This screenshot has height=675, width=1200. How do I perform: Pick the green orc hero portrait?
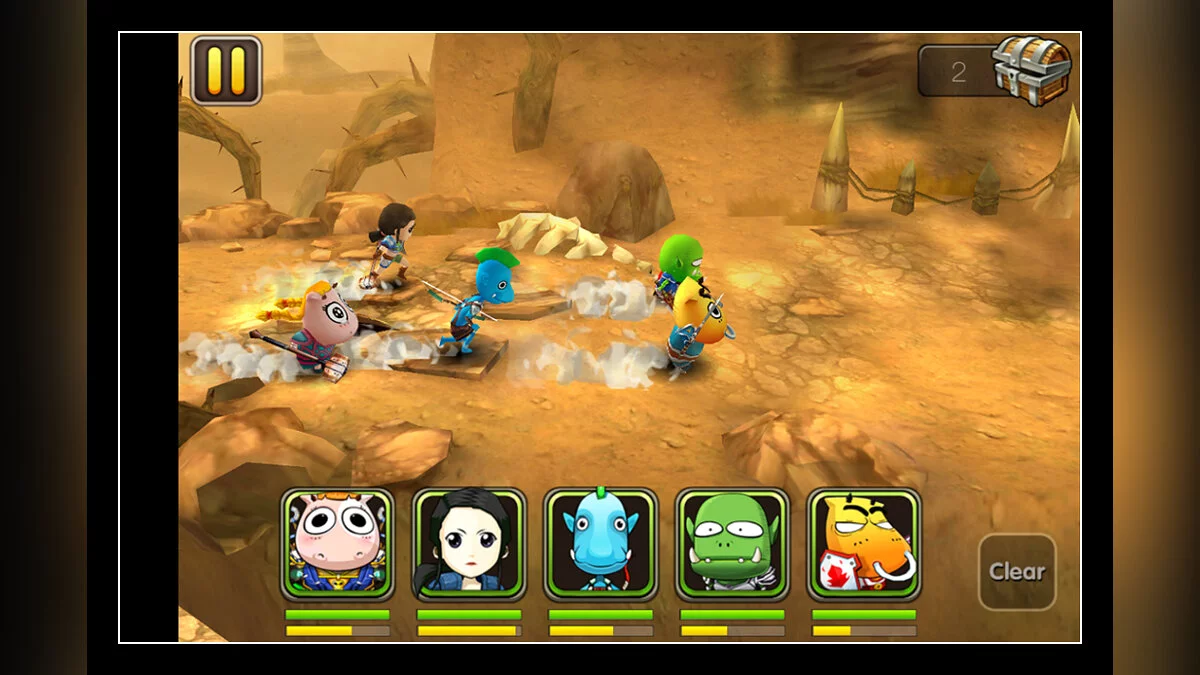coord(733,544)
